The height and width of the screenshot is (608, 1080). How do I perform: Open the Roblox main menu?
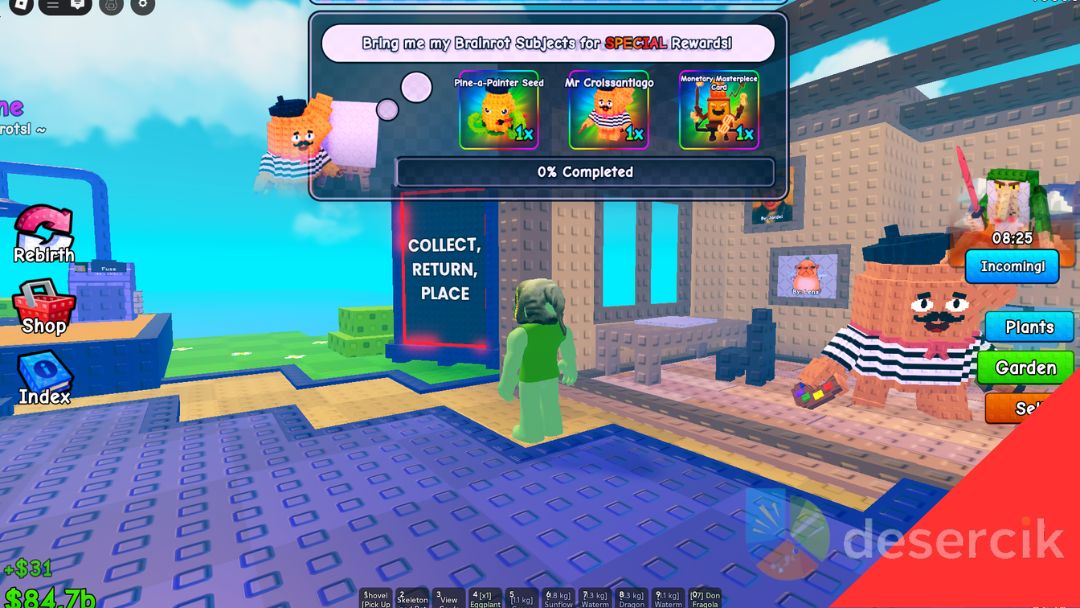(21, 5)
